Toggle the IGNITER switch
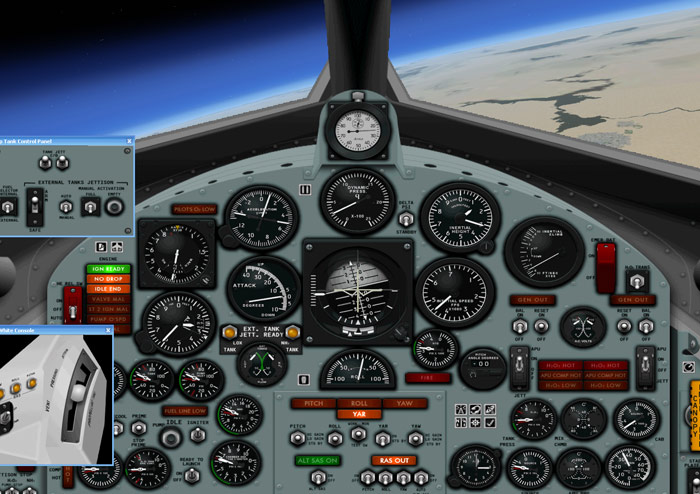The image size is (700, 494). click(x=199, y=433)
